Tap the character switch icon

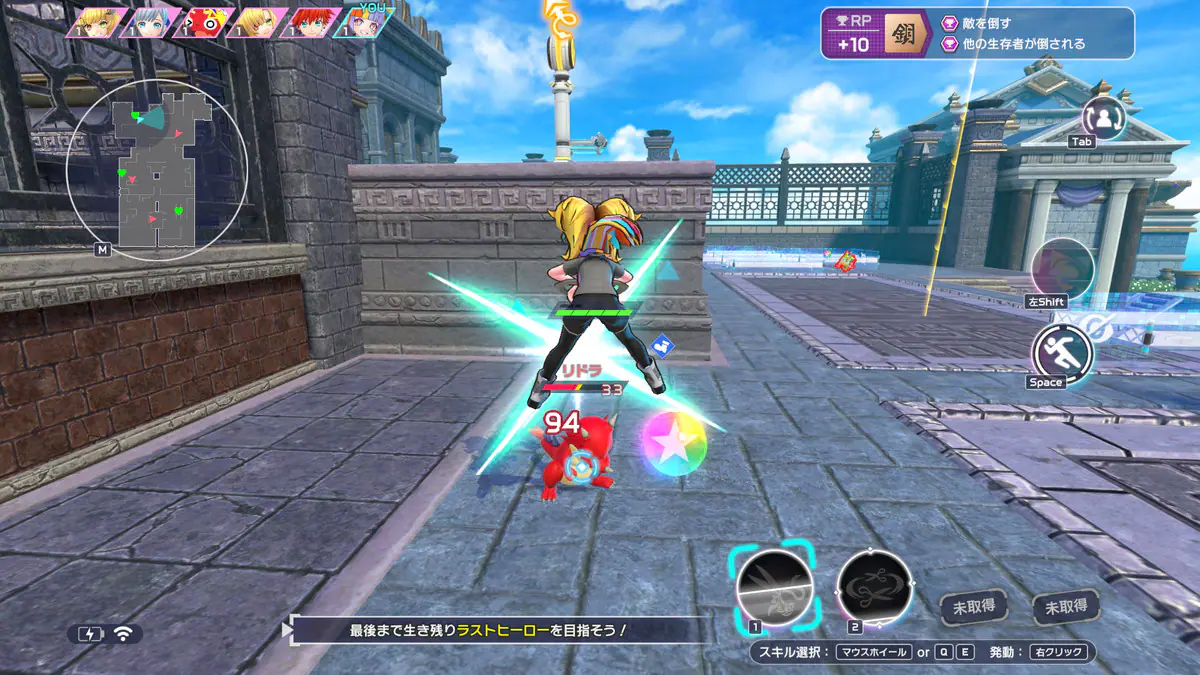pos(1104,119)
